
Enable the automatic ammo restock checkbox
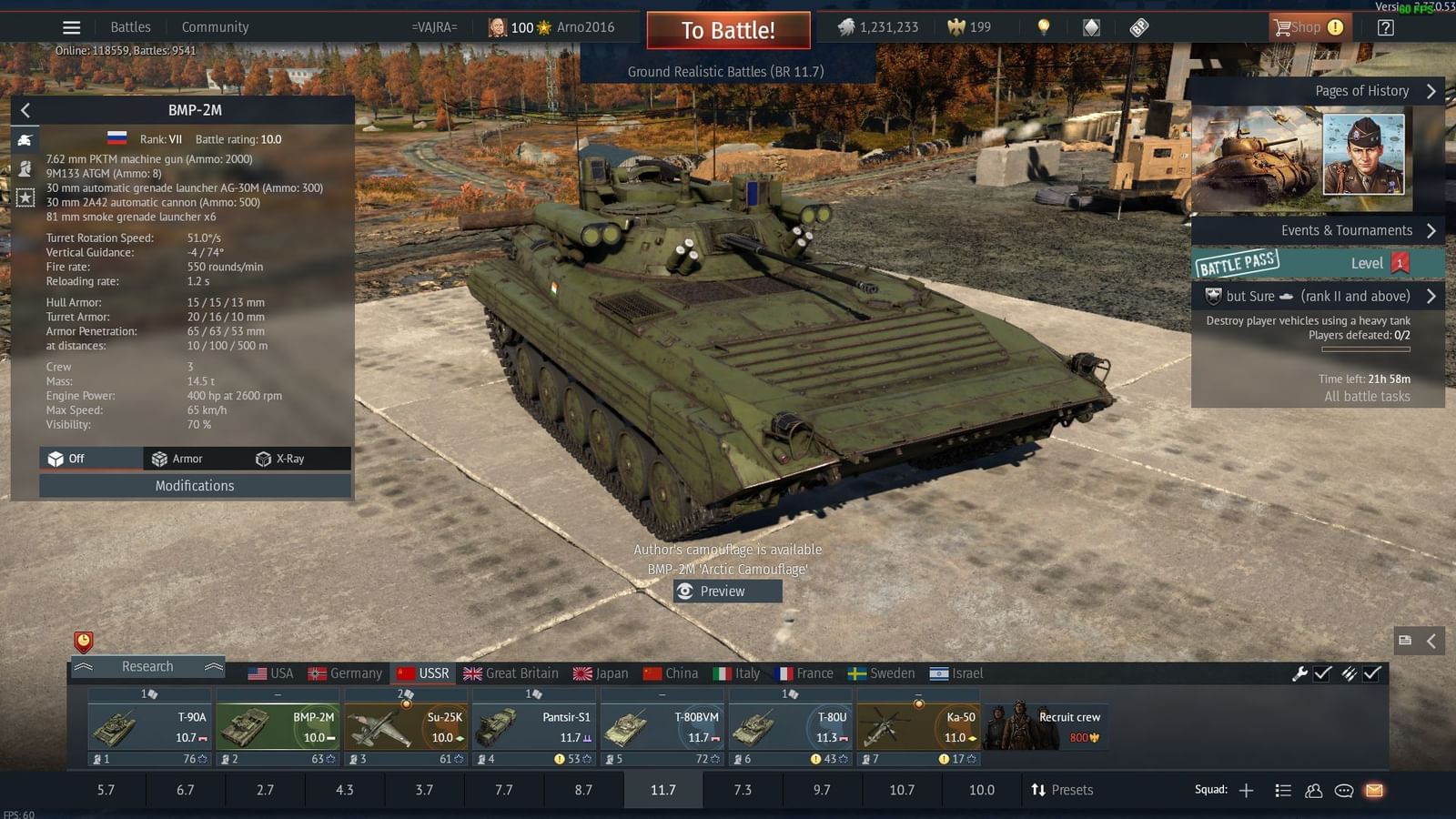[x=1370, y=673]
